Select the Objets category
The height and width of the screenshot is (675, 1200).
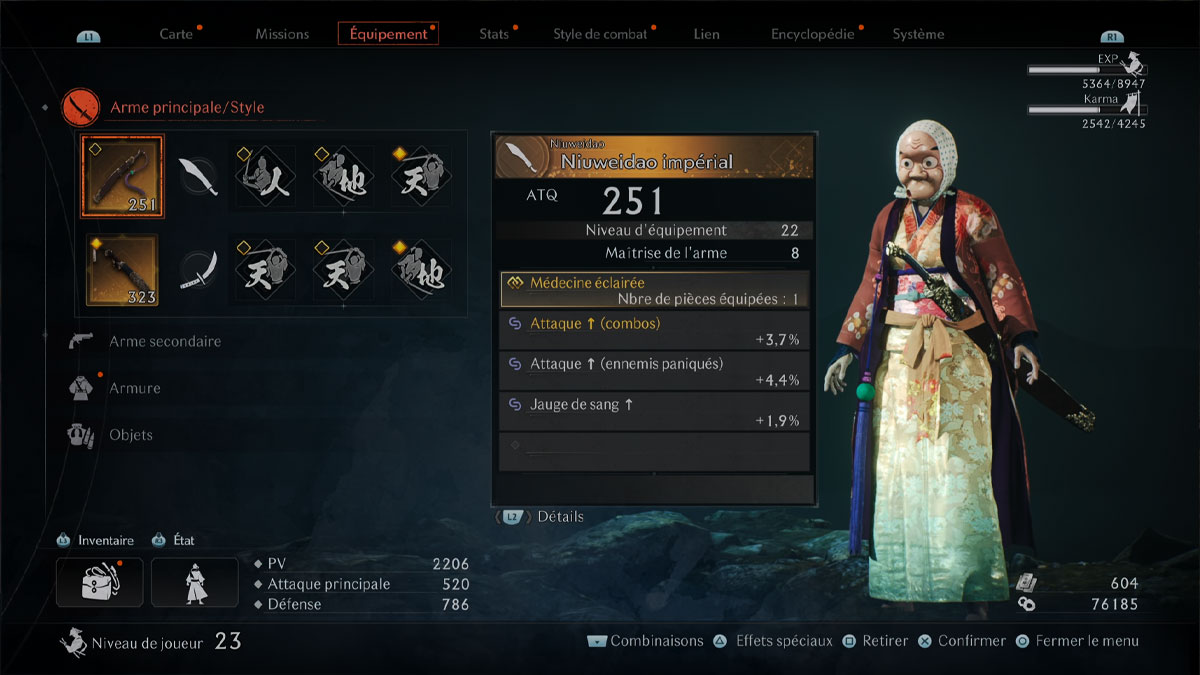[130, 435]
